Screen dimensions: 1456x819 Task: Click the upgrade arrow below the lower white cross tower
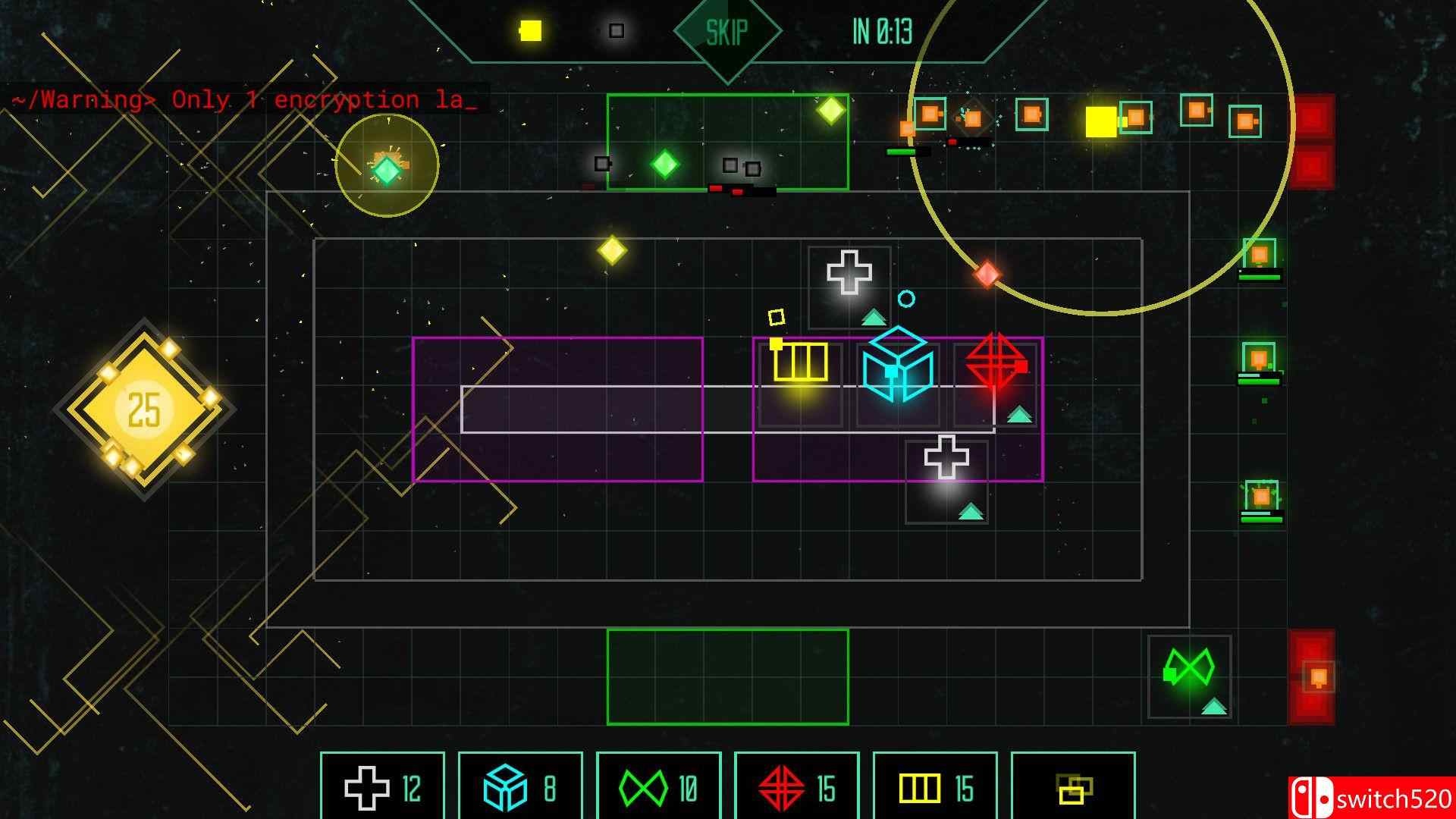[x=969, y=511]
